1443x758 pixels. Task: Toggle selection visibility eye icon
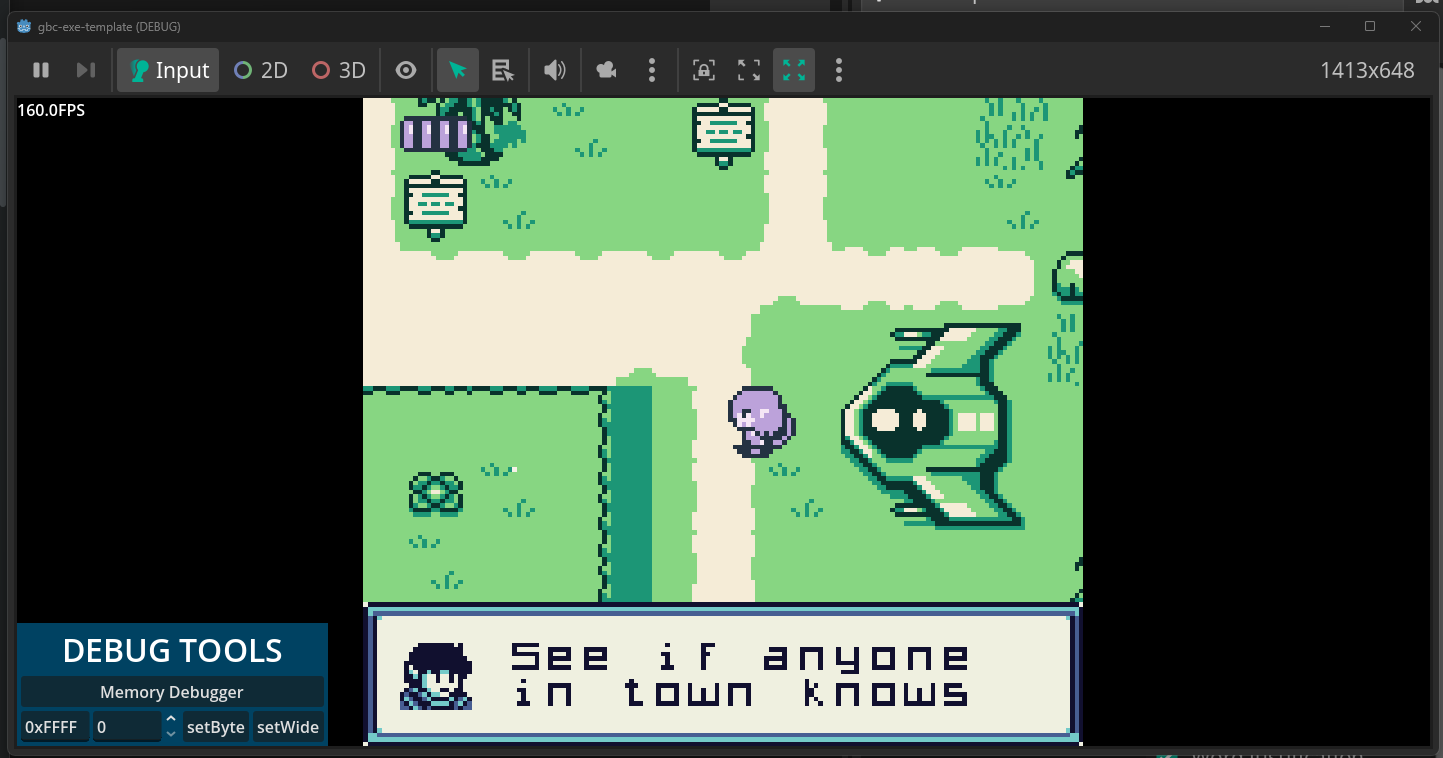pos(406,70)
